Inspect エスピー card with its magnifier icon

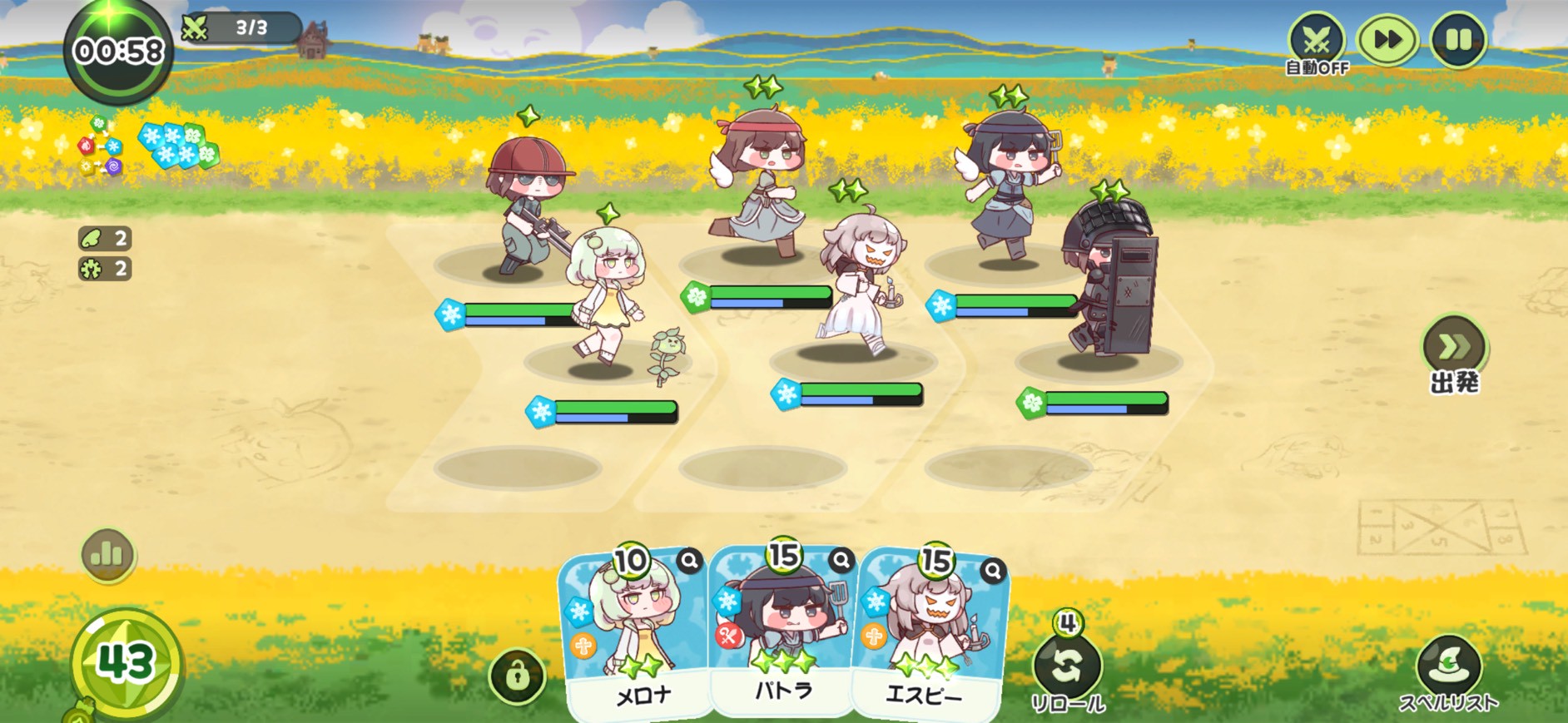(993, 570)
